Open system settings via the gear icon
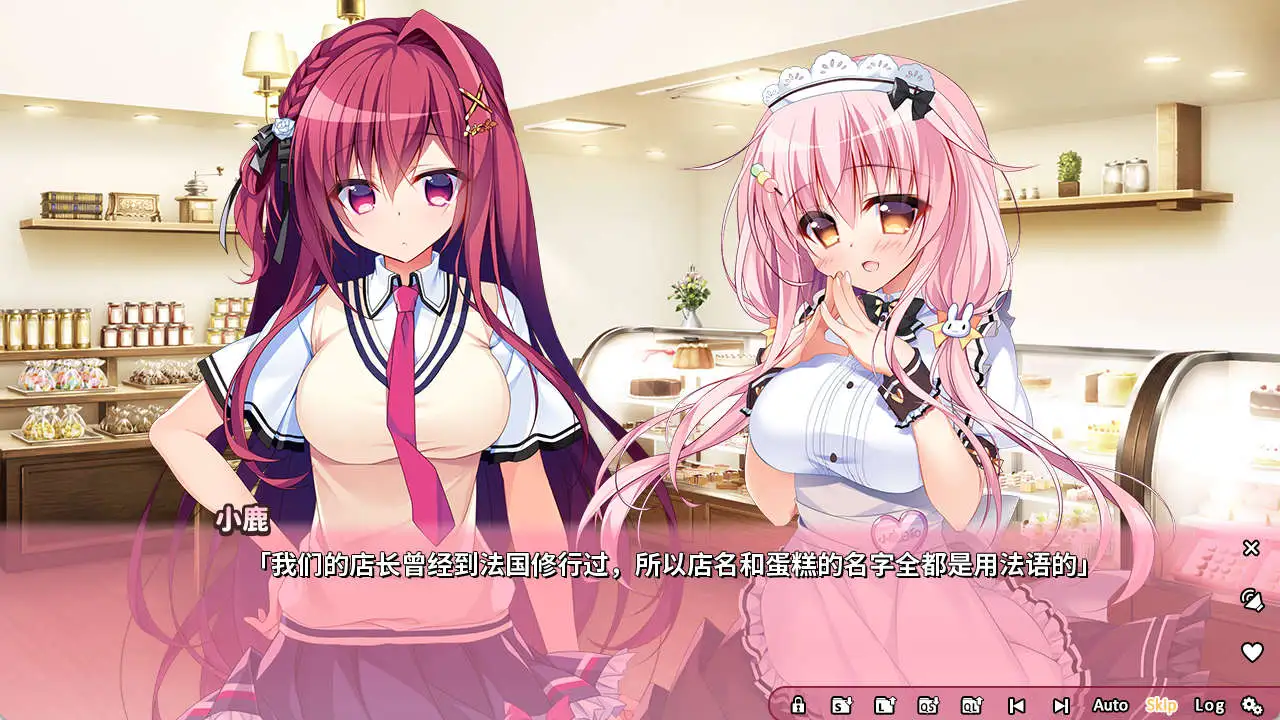This screenshot has width=1280, height=720. pos(1253,706)
